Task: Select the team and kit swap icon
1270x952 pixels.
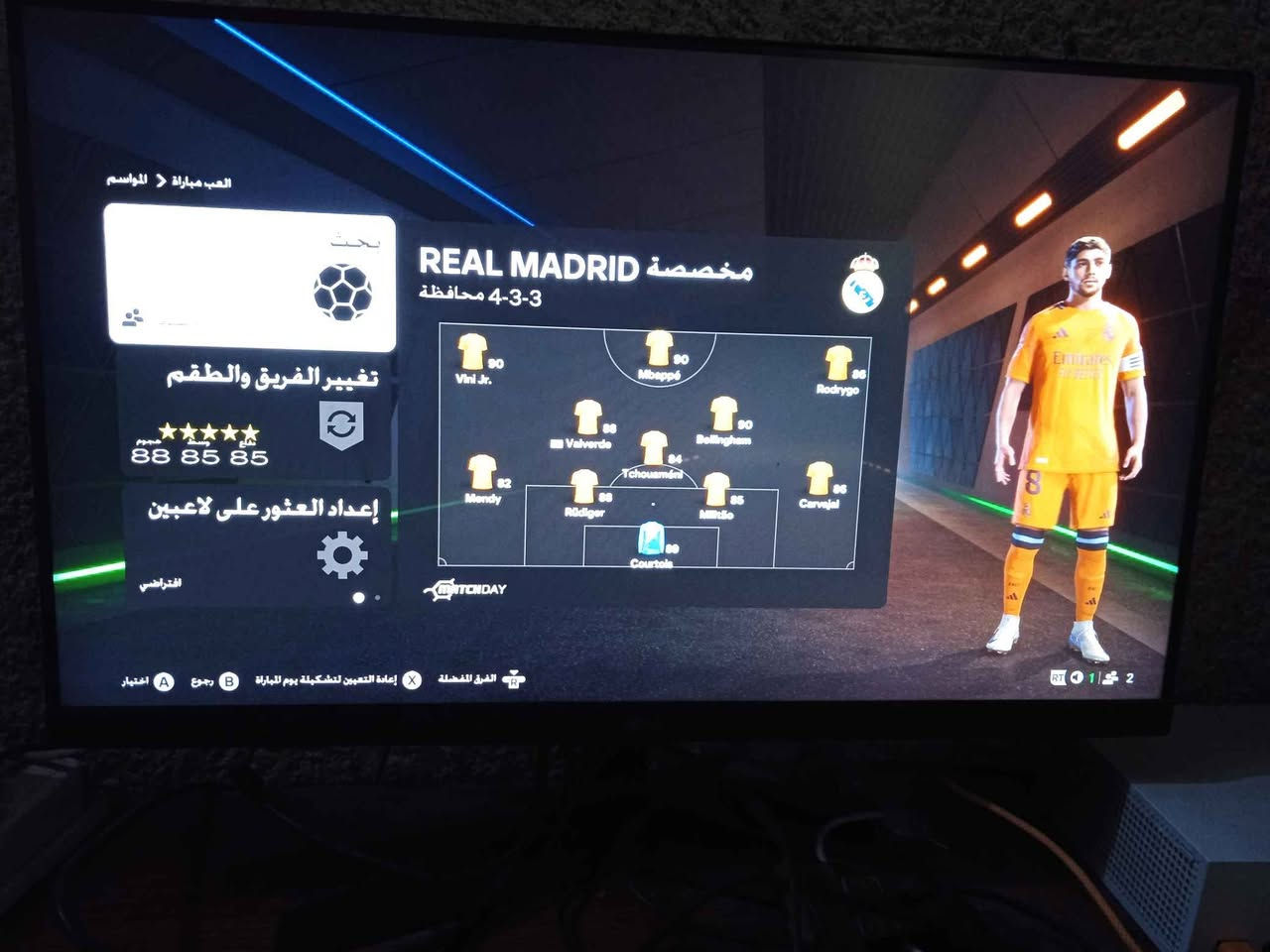Action: click(x=342, y=424)
